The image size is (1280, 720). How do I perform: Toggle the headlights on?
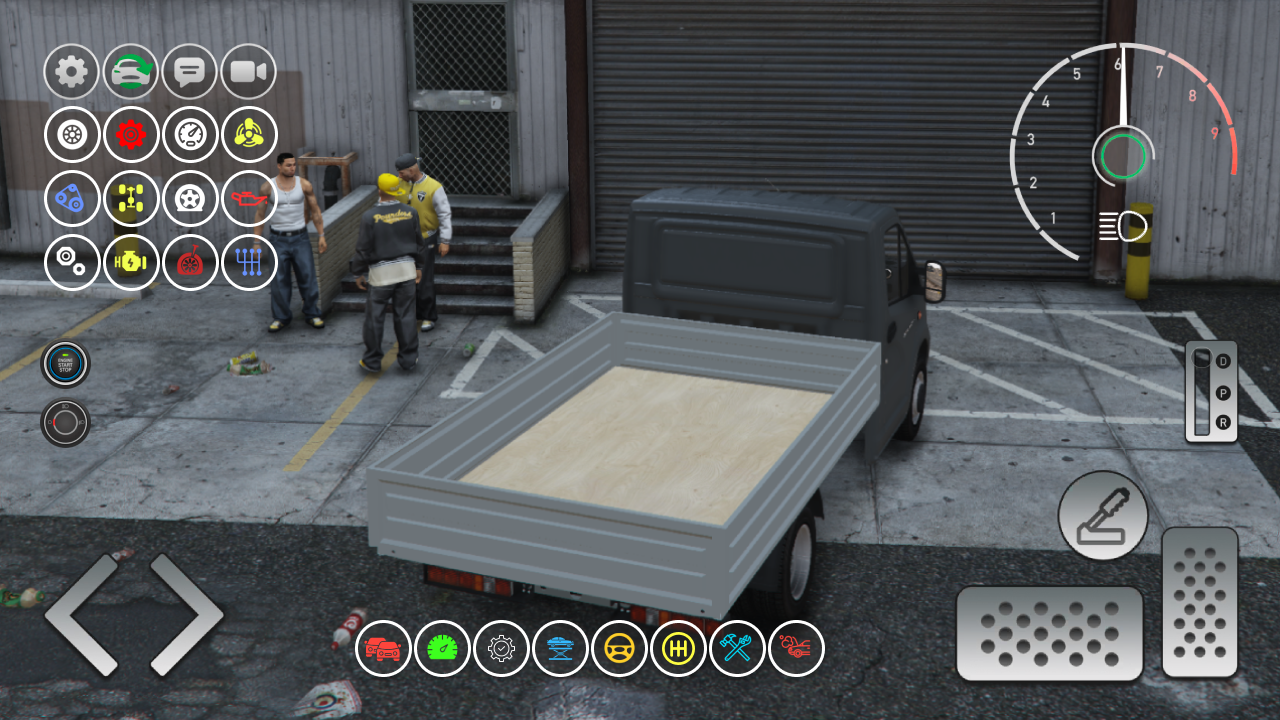[x=1124, y=226]
